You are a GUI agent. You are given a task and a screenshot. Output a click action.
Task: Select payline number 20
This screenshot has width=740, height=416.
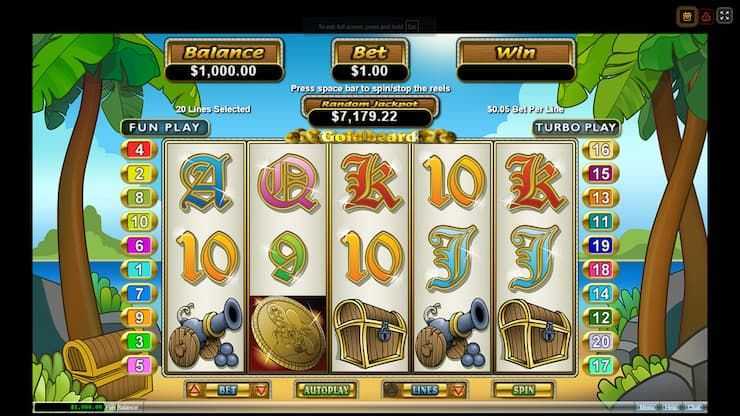(601, 341)
